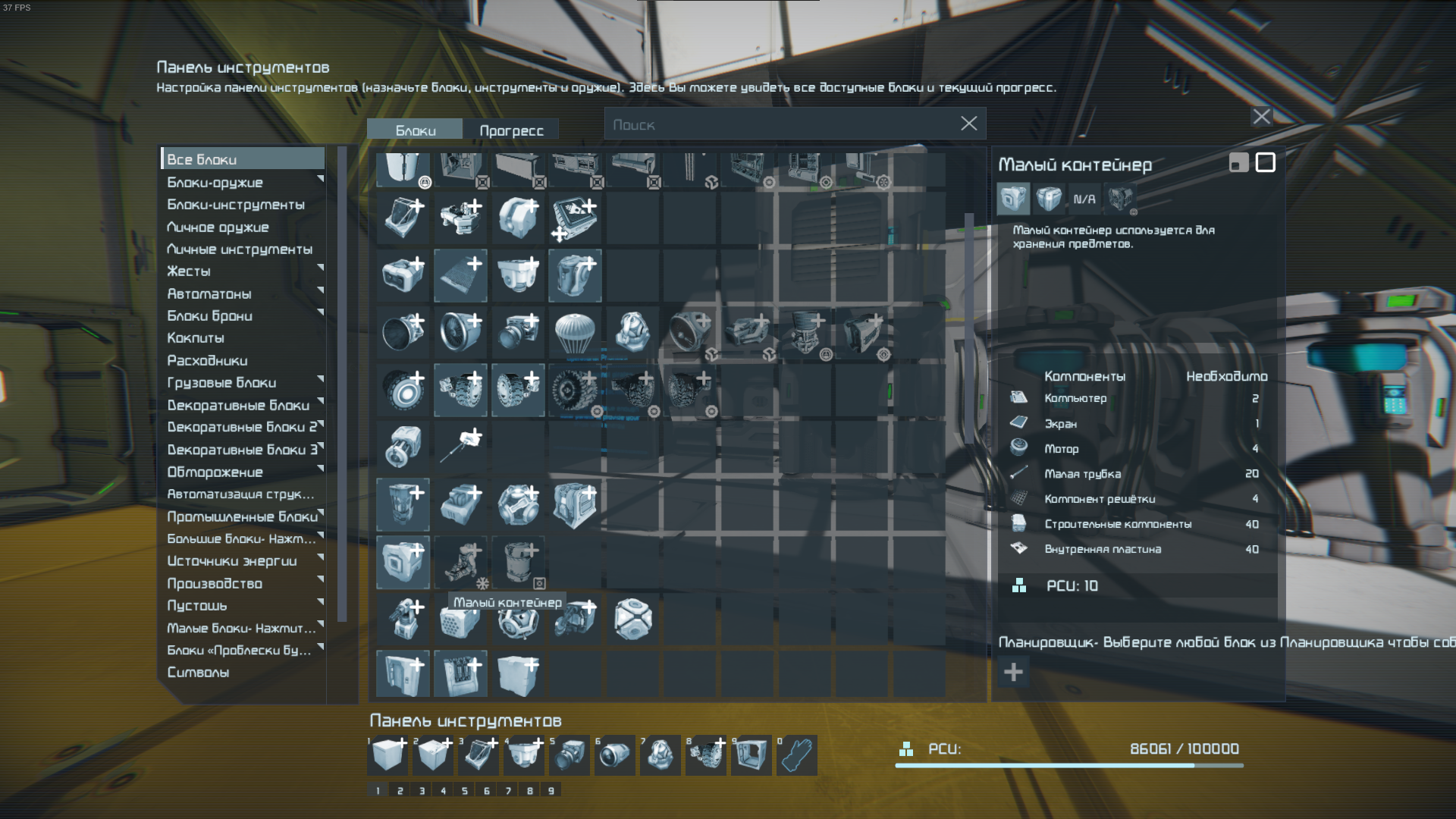Viewport: 1456px width, 819px height.
Task: Pick the parachute block in the grid
Action: click(x=575, y=332)
